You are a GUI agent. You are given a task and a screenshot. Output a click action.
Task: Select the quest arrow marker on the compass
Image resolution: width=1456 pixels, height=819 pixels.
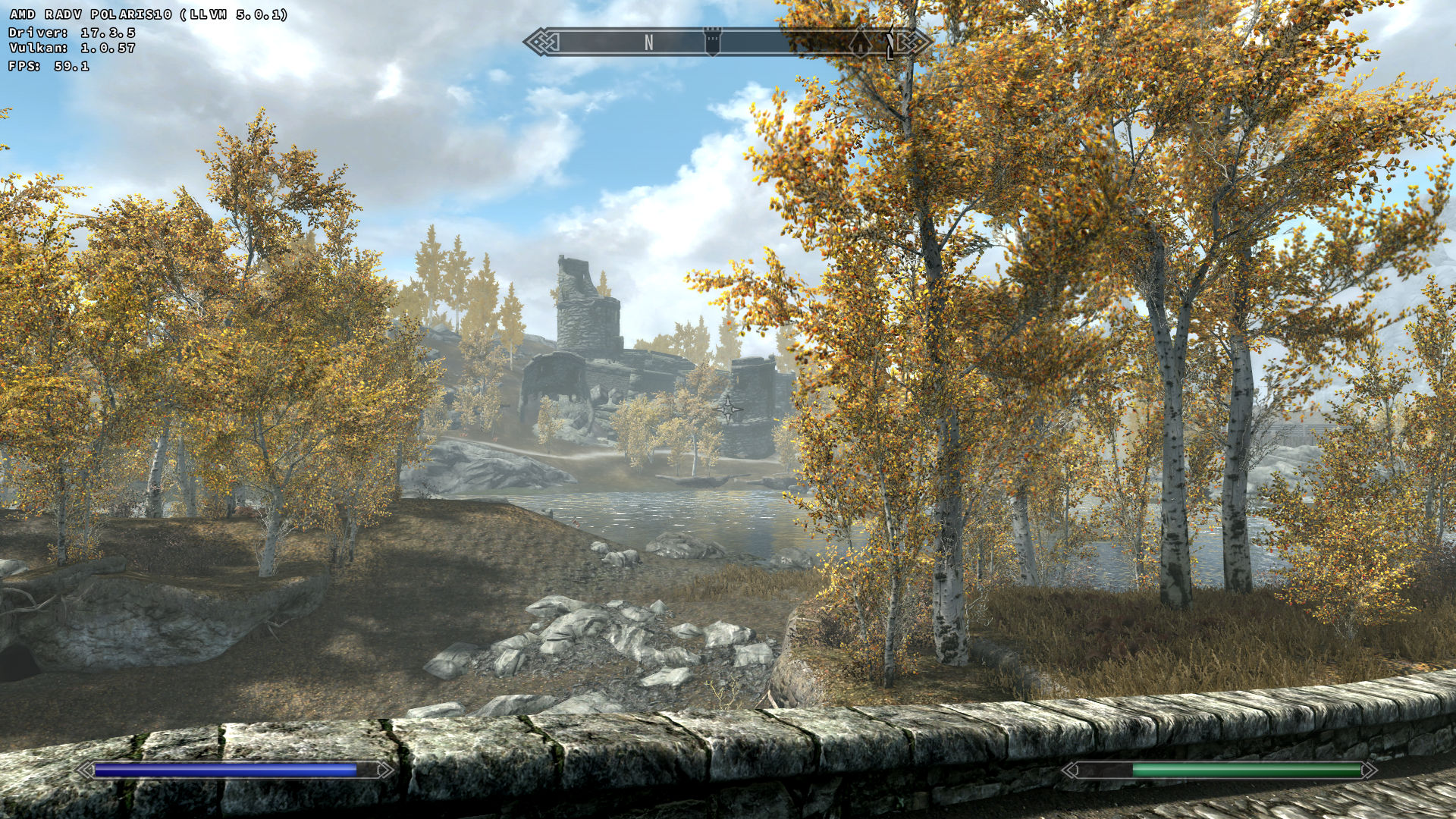pos(889,43)
